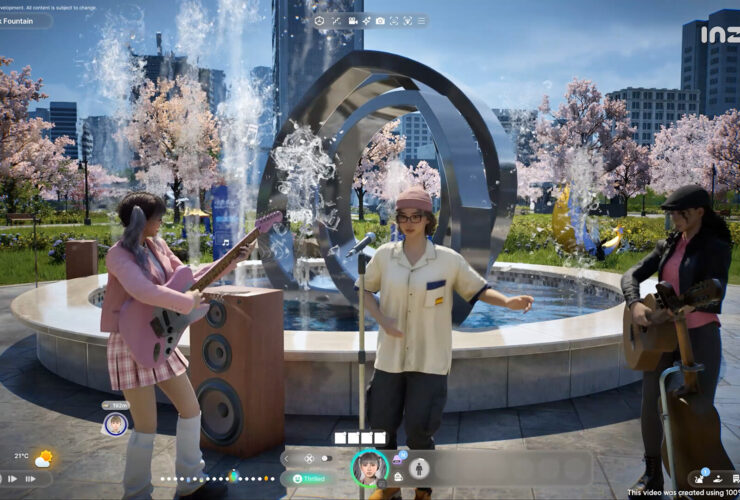Select the active character portrait
The height and width of the screenshot is (500, 740).
(x=369, y=468)
